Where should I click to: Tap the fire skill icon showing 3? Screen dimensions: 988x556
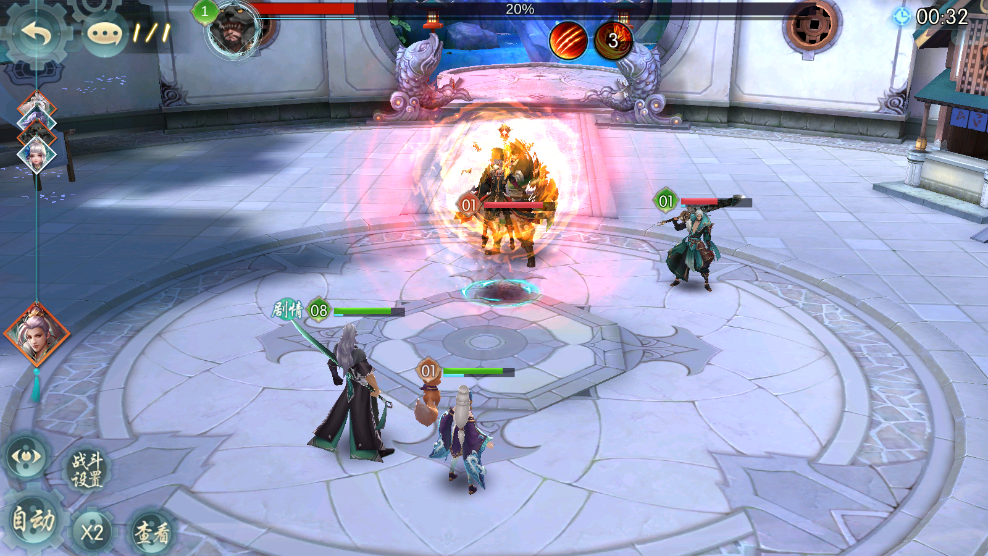click(x=613, y=39)
